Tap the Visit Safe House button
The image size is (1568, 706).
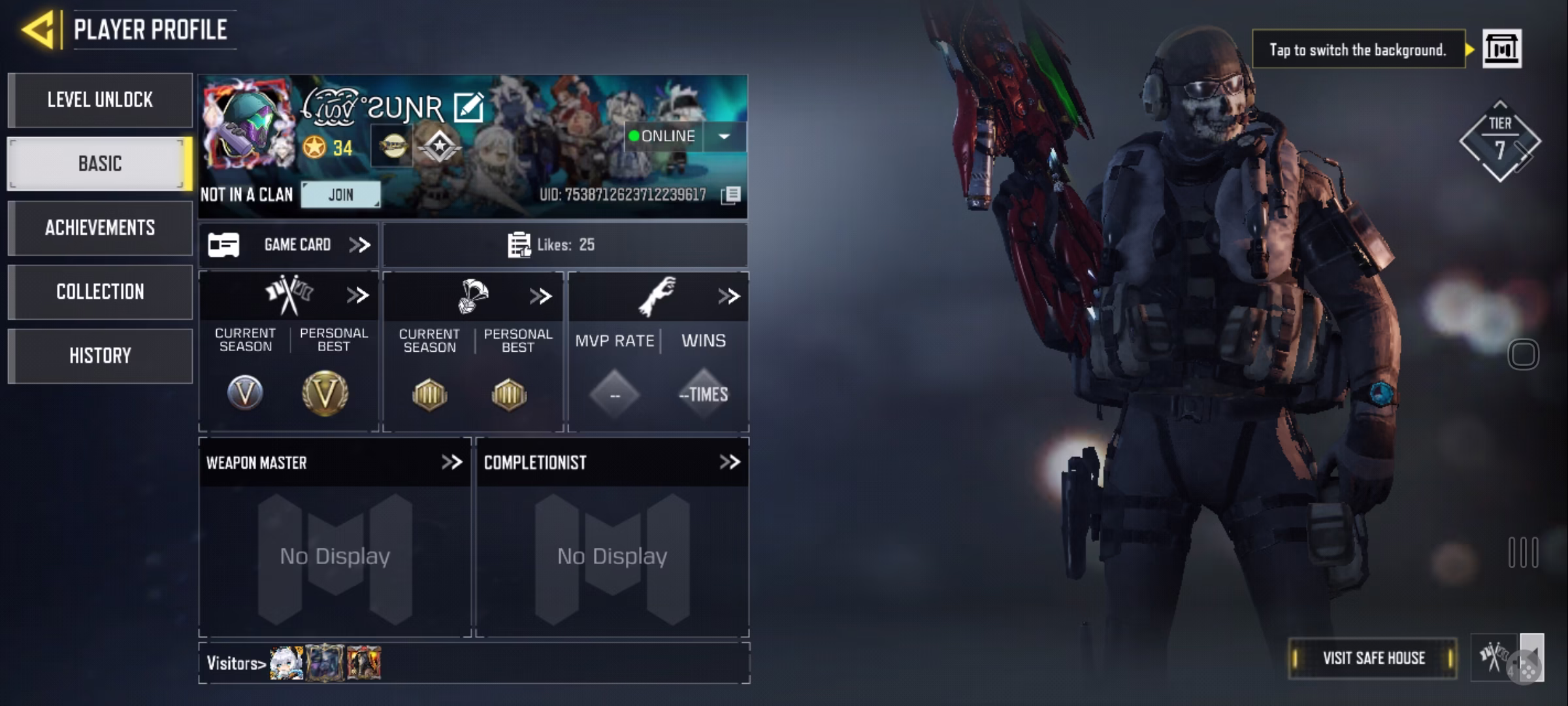point(1373,658)
